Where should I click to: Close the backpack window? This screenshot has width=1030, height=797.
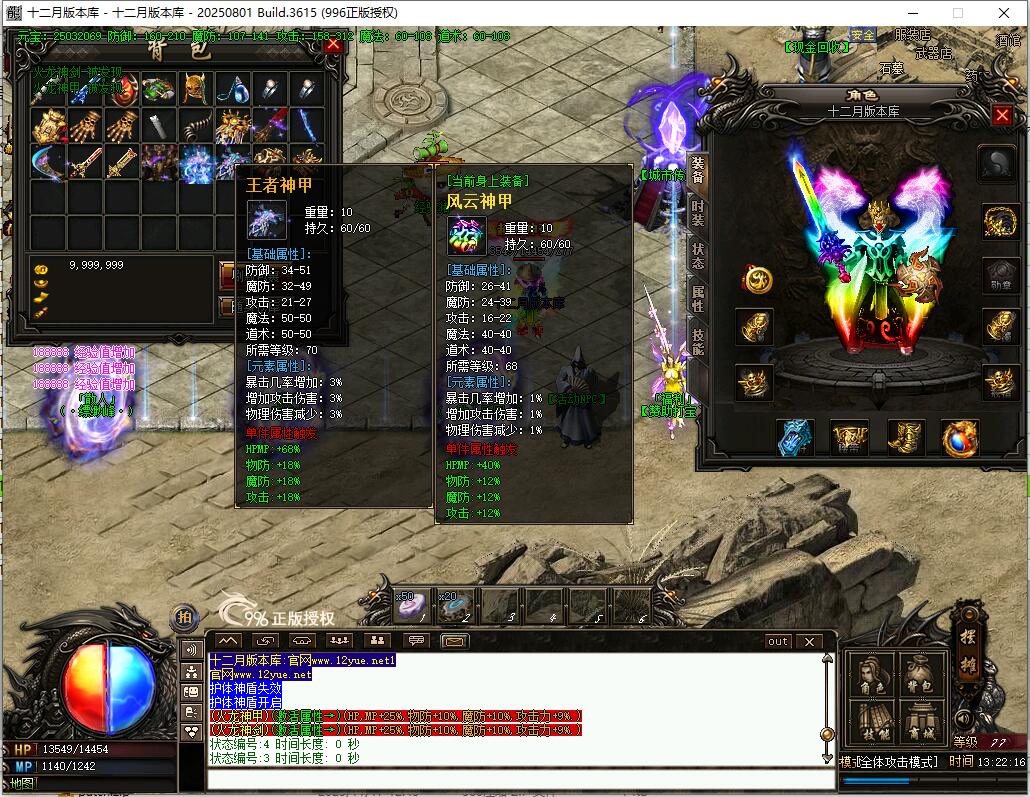pos(333,44)
